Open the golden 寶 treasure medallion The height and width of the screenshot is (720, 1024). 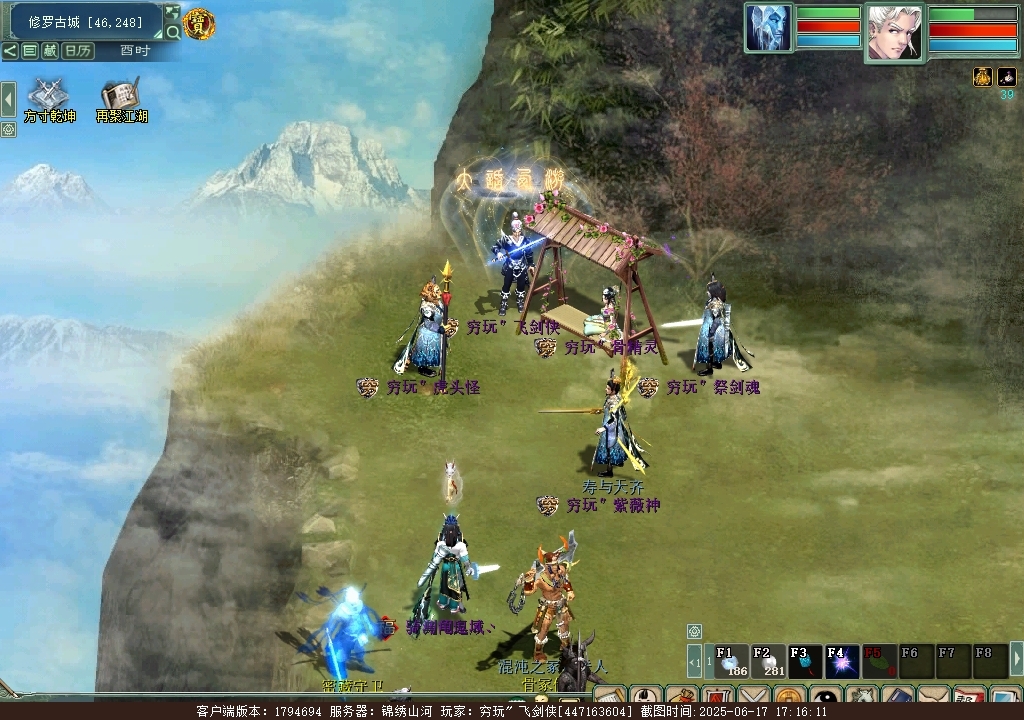pos(200,24)
